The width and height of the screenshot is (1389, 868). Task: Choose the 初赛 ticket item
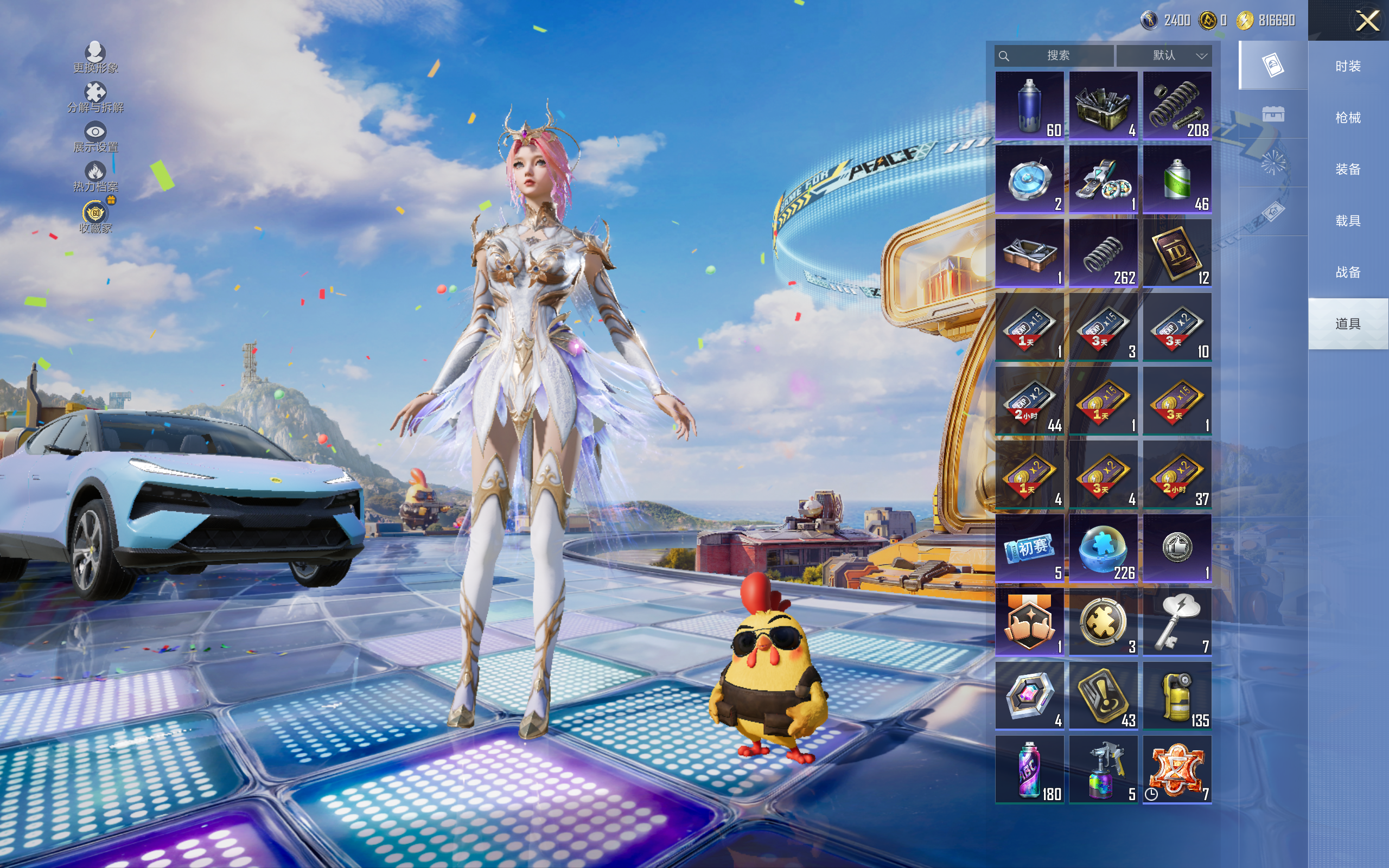pyautogui.click(x=1029, y=548)
